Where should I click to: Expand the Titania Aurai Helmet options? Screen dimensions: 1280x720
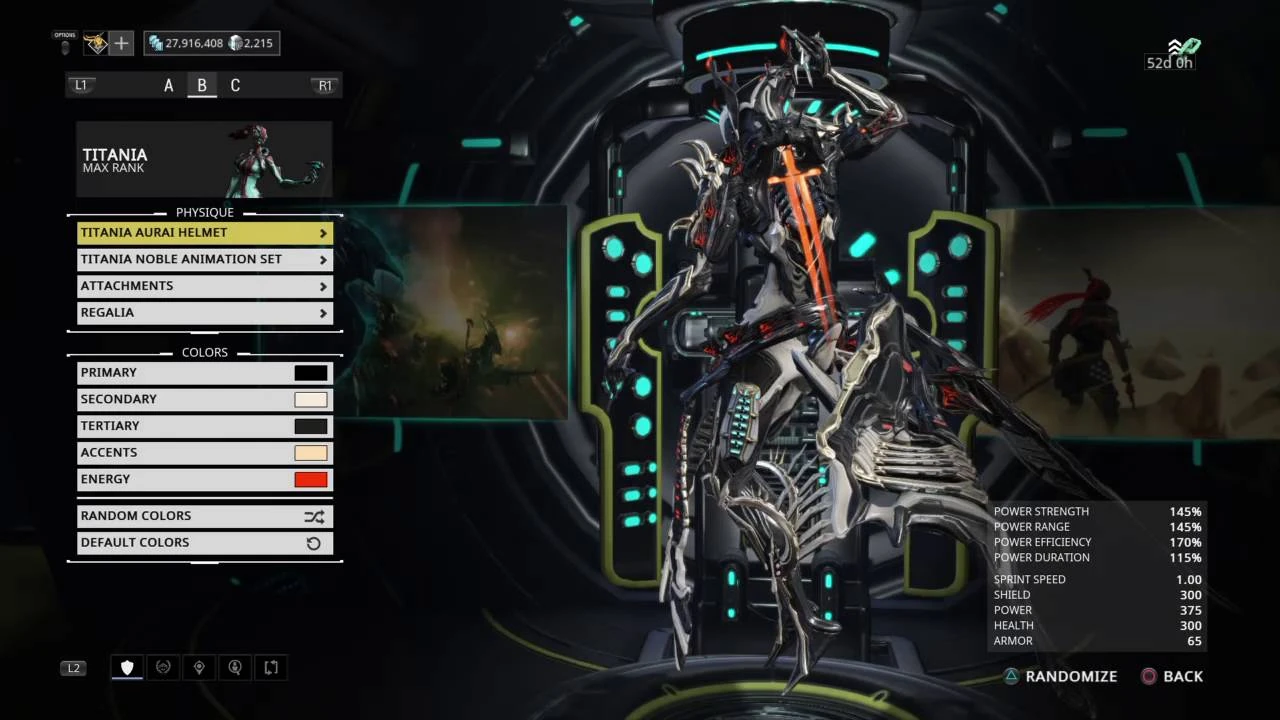click(x=204, y=232)
